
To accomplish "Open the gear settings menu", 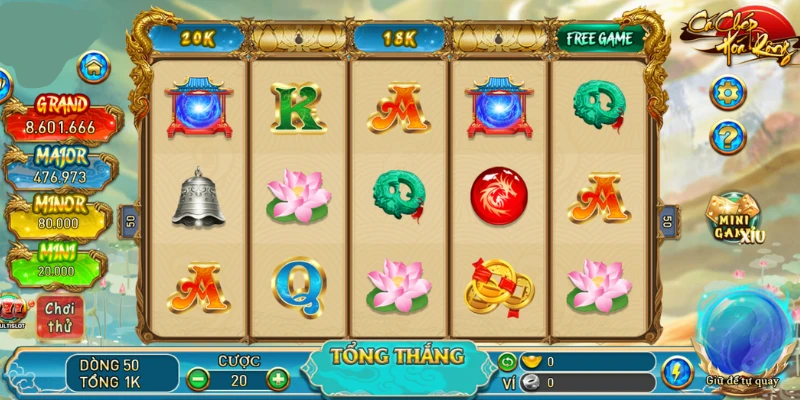I will pos(727,93).
